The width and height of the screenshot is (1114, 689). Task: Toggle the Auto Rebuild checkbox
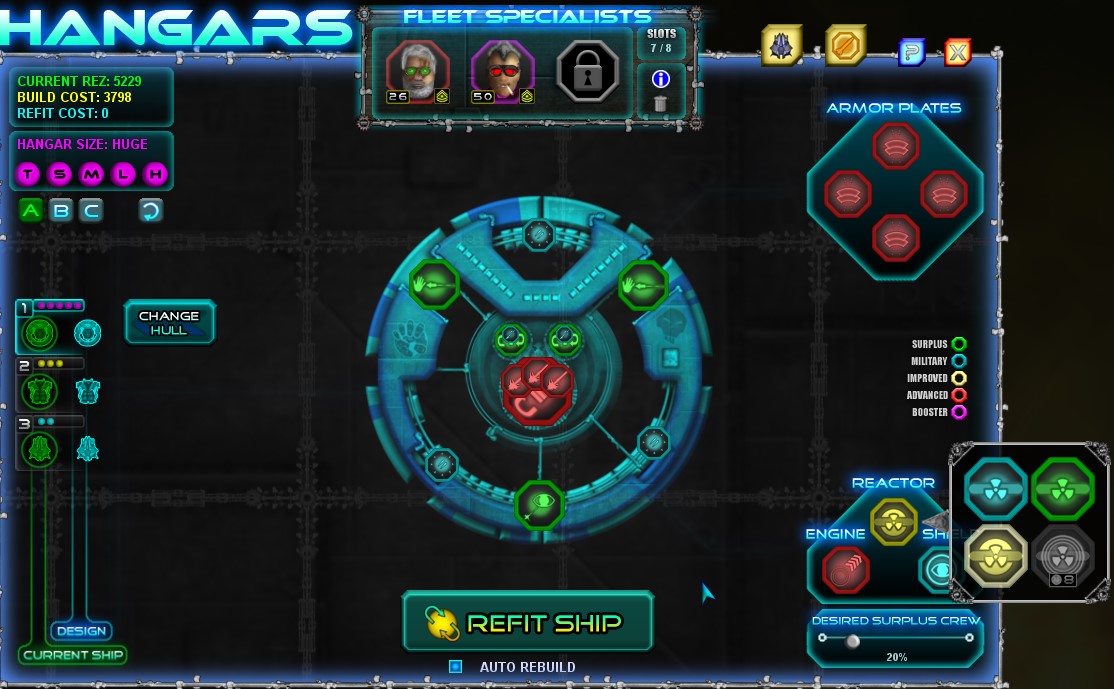456,666
